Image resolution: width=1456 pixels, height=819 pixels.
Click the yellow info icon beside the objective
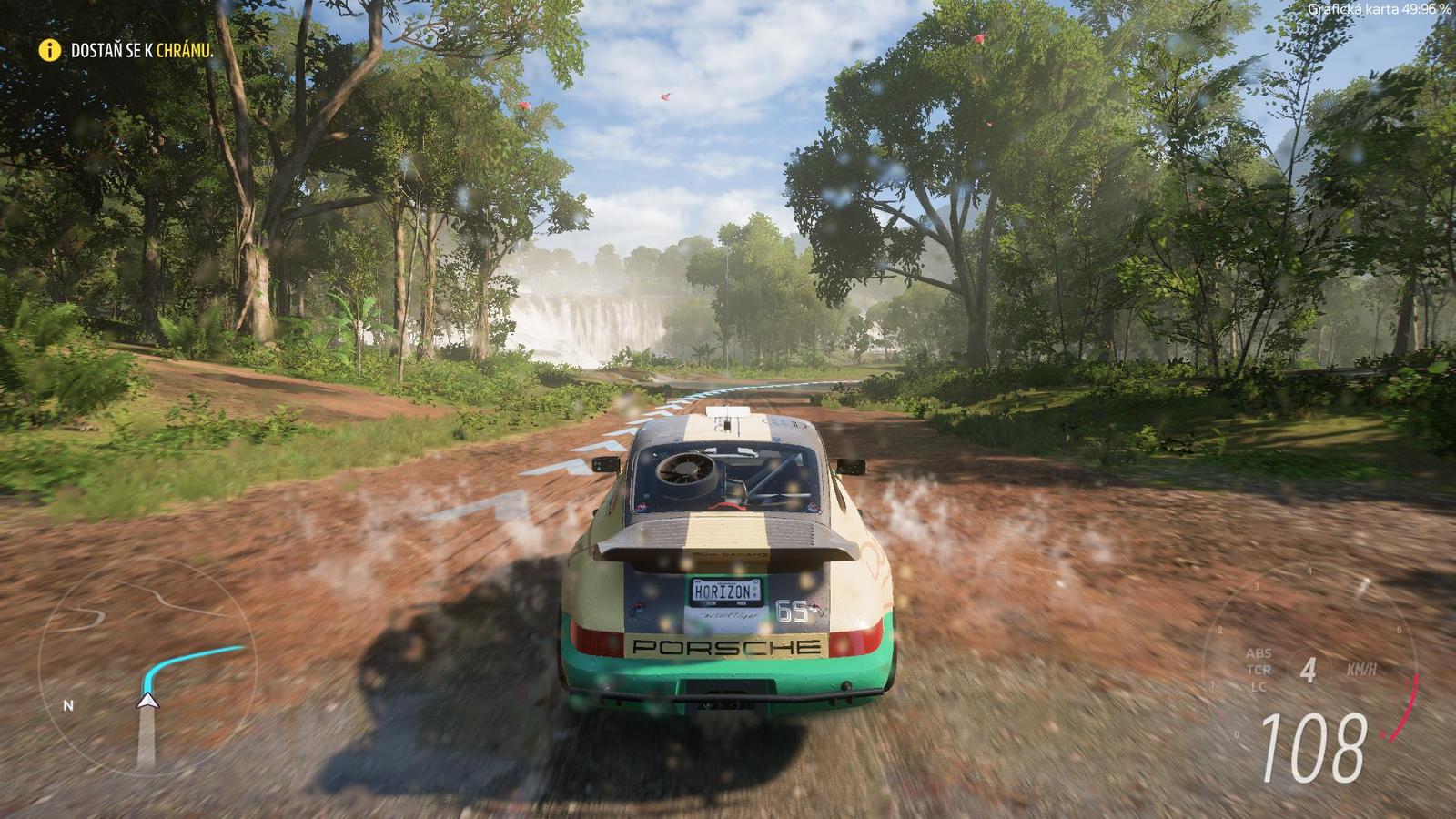coord(49,51)
